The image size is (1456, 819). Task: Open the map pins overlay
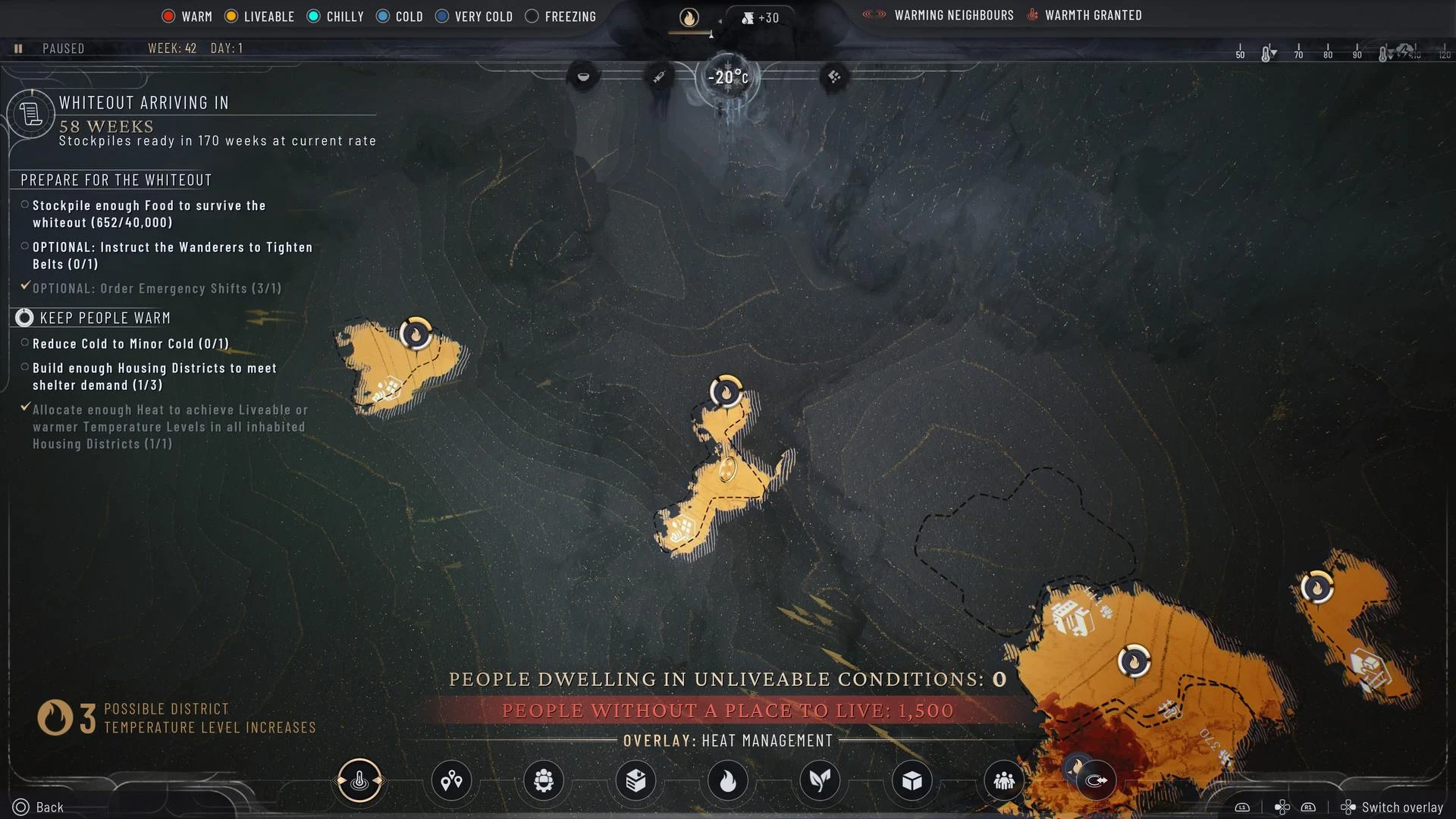(x=451, y=780)
